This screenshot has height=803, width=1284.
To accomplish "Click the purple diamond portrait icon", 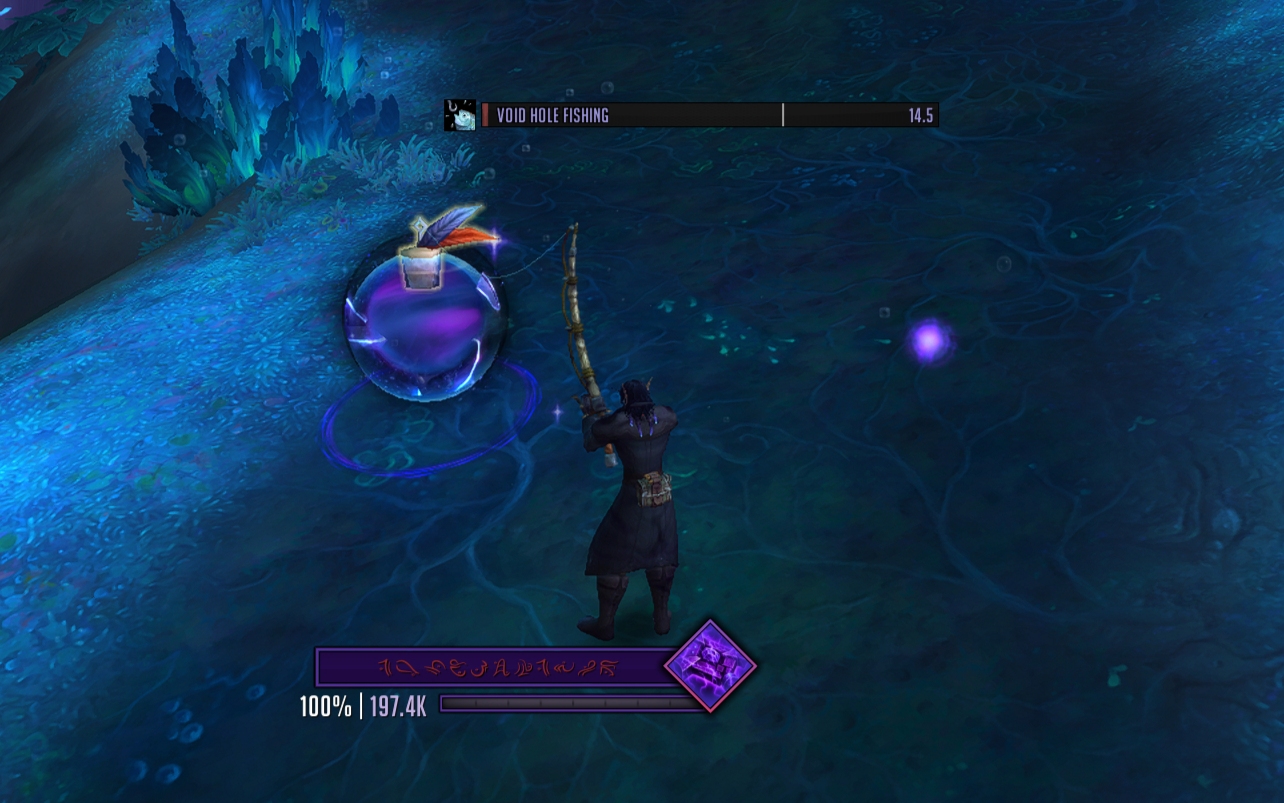I will tap(710, 666).
